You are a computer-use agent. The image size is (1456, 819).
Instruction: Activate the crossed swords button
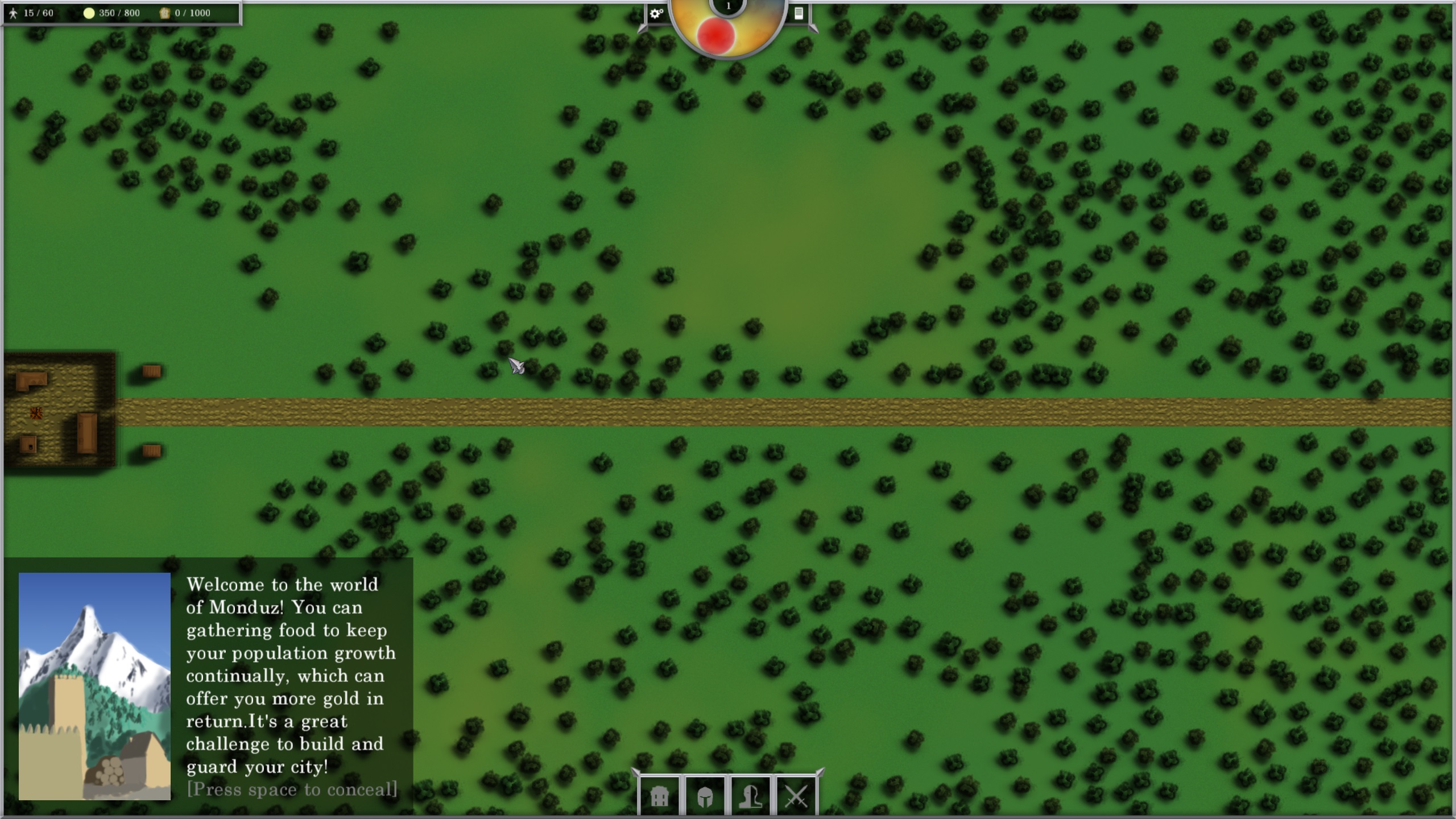point(796,797)
